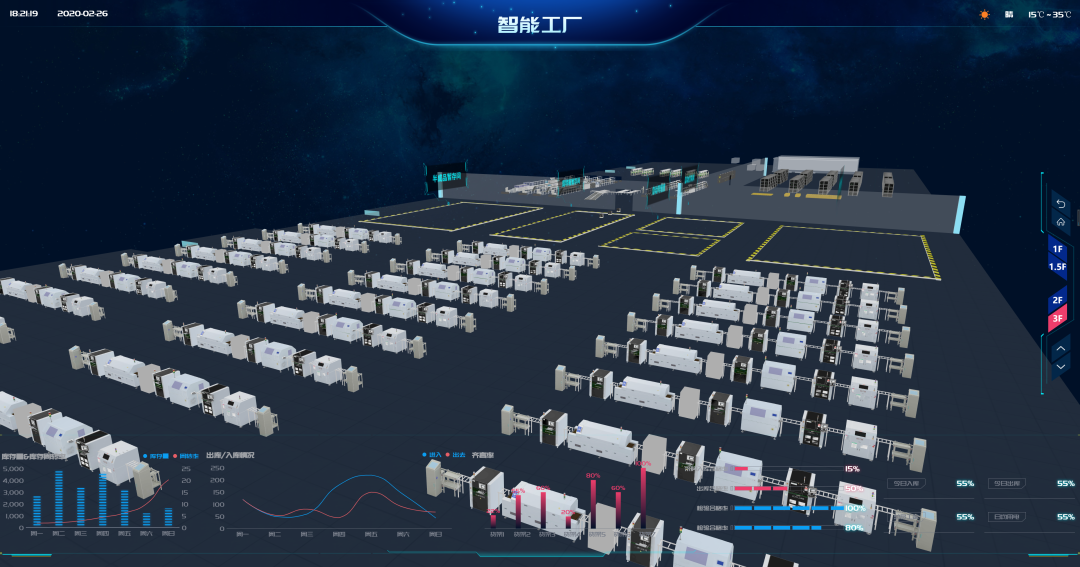Click the up chevron arrow

(1060, 348)
